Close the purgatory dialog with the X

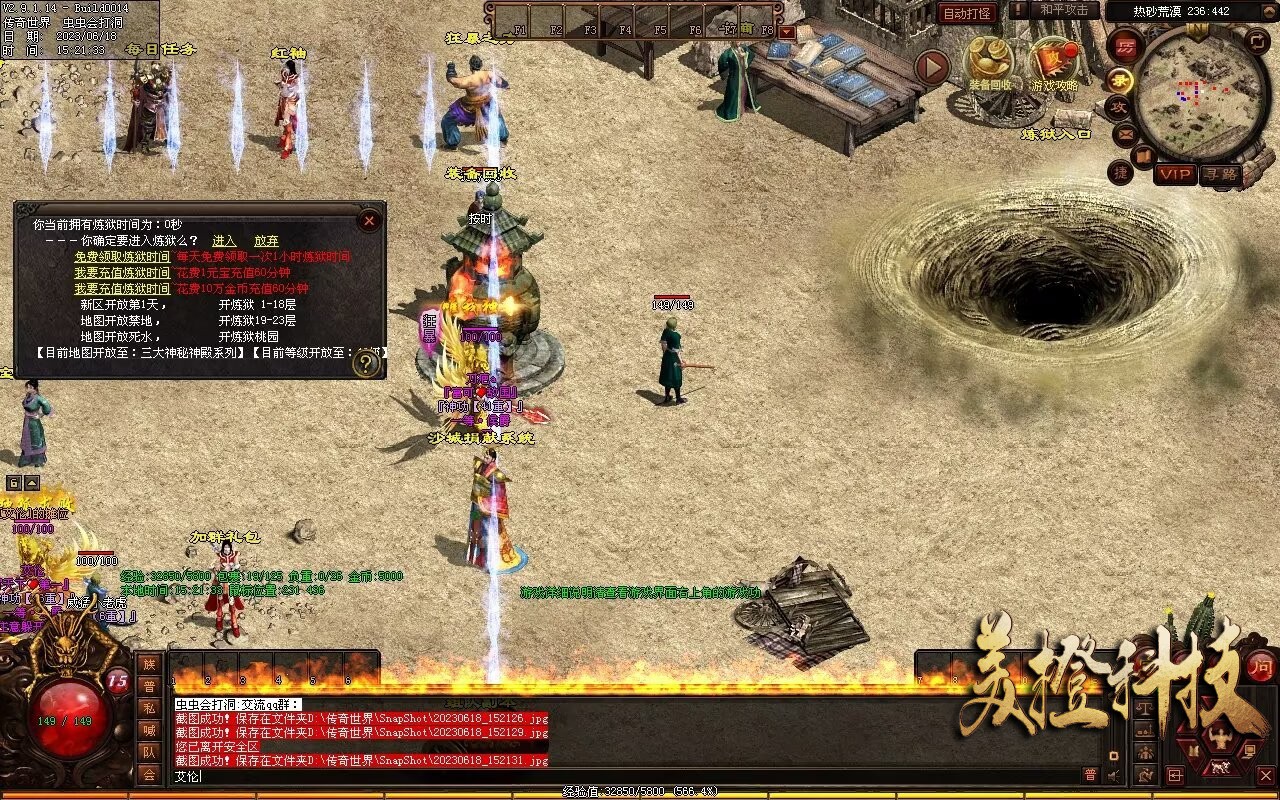point(369,220)
